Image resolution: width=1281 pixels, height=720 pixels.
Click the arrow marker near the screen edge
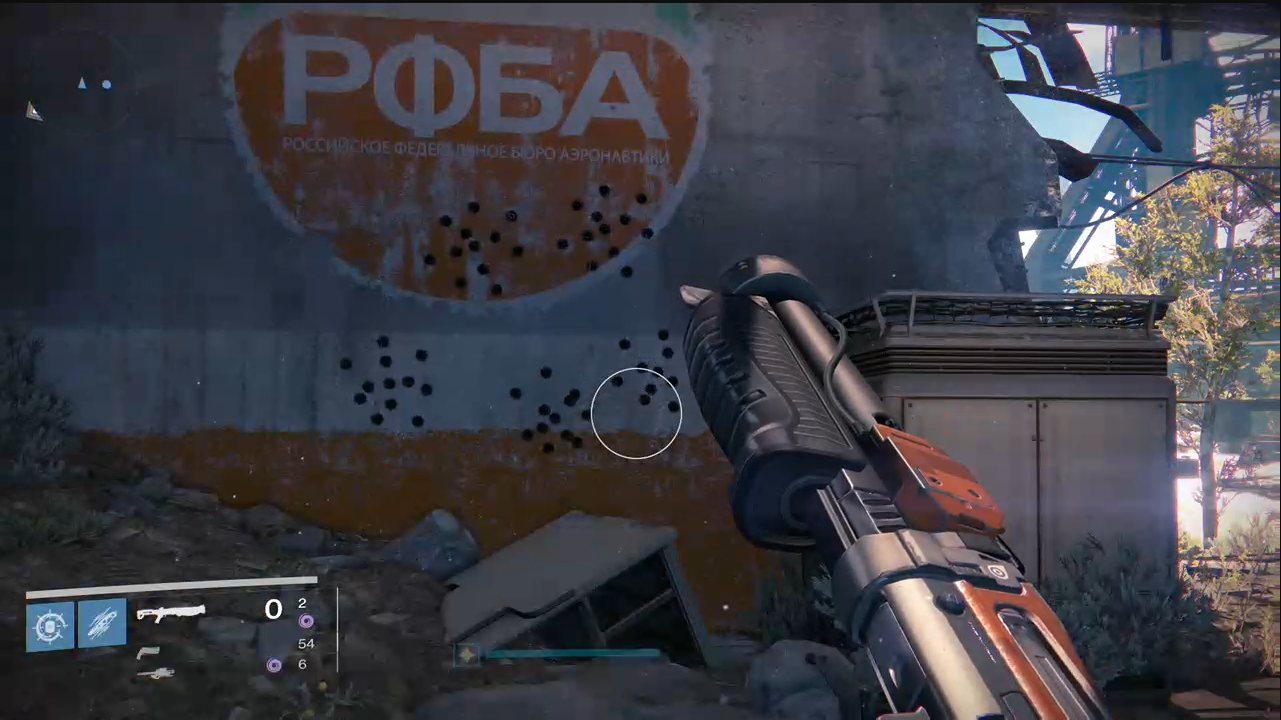click(x=34, y=112)
